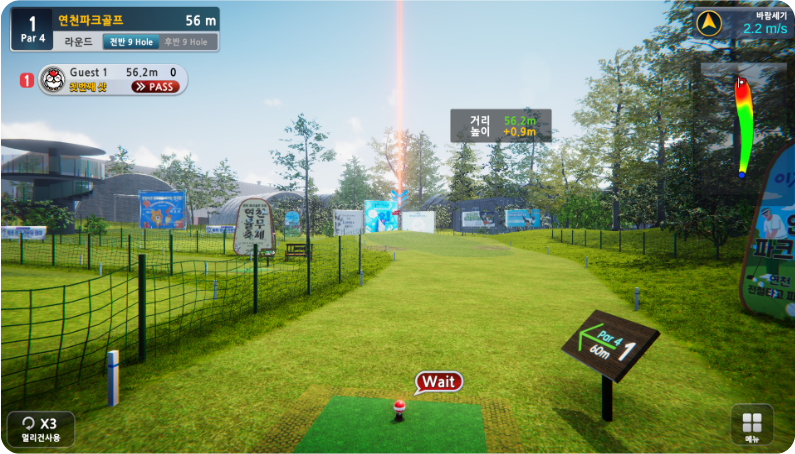The height and width of the screenshot is (454, 795).
Task: Open the hole course minimap
Action: [x=743, y=120]
